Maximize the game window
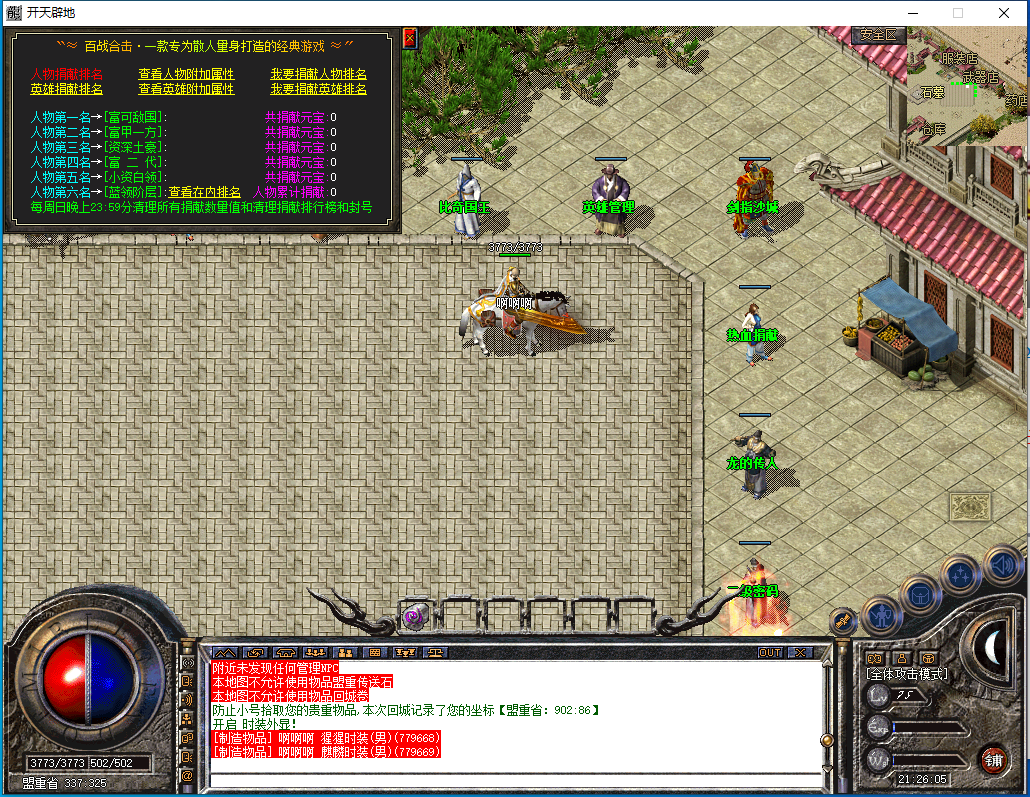Image resolution: width=1030 pixels, height=797 pixels. pos(957,13)
